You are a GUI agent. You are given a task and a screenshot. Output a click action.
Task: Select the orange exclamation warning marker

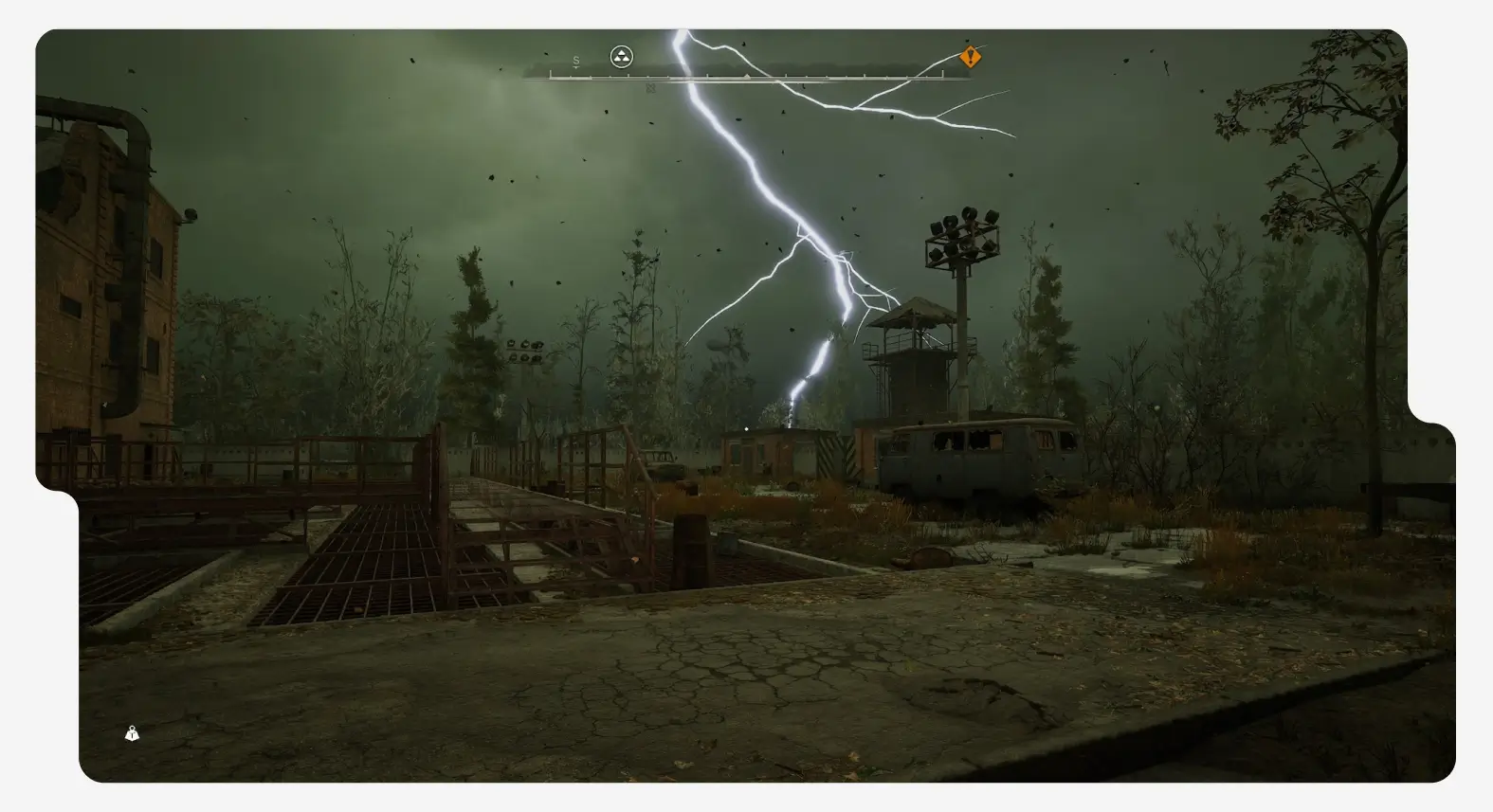(x=970, y=57)
